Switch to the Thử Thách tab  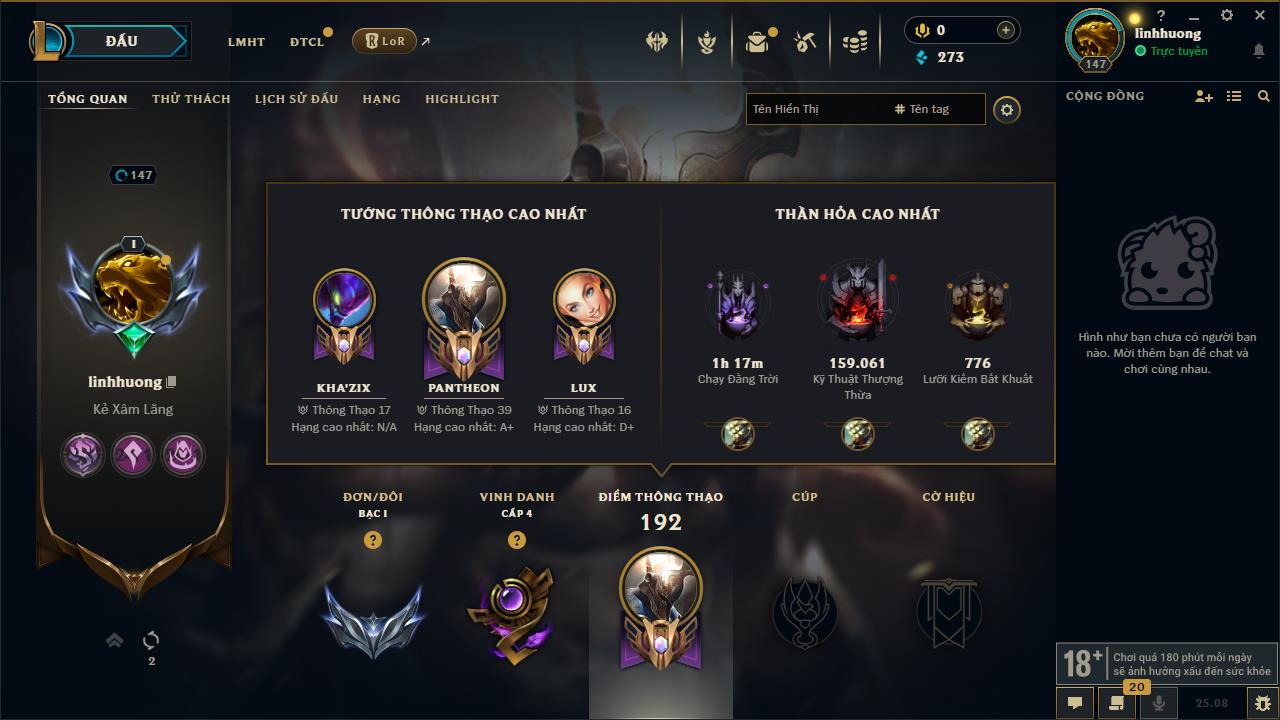coord(191,99)
